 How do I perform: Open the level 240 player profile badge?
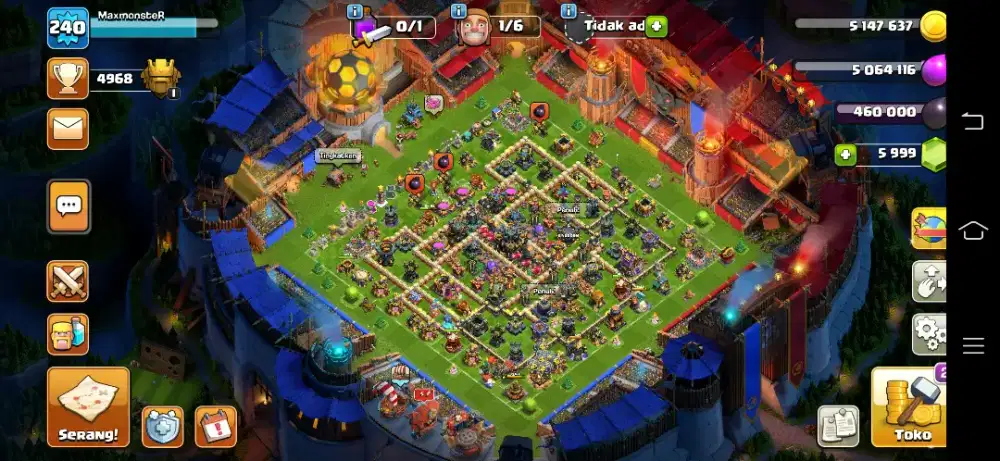(x=68, y=28)
